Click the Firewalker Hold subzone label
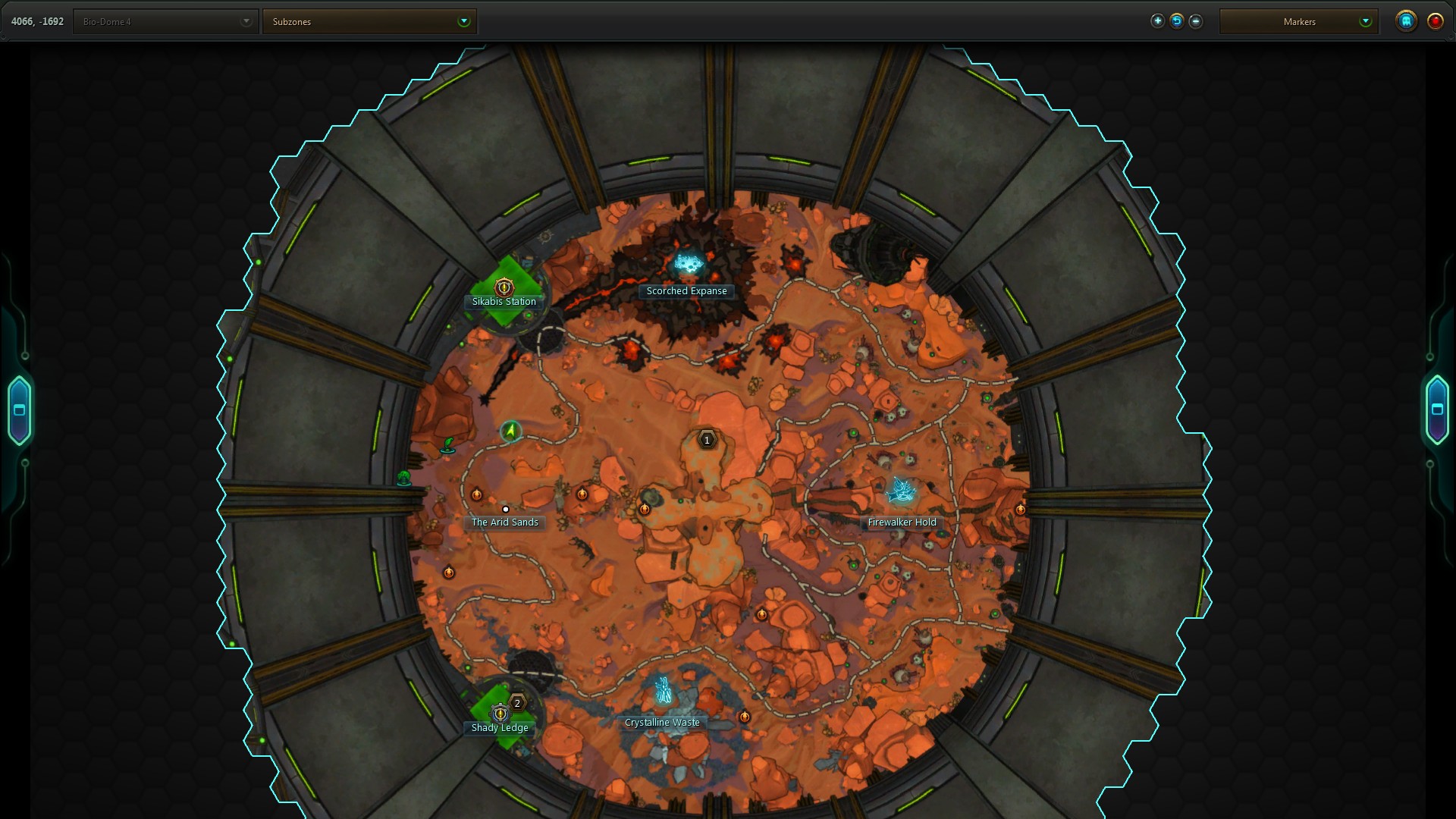1456x819 pixels. click(x=902, y=522)
